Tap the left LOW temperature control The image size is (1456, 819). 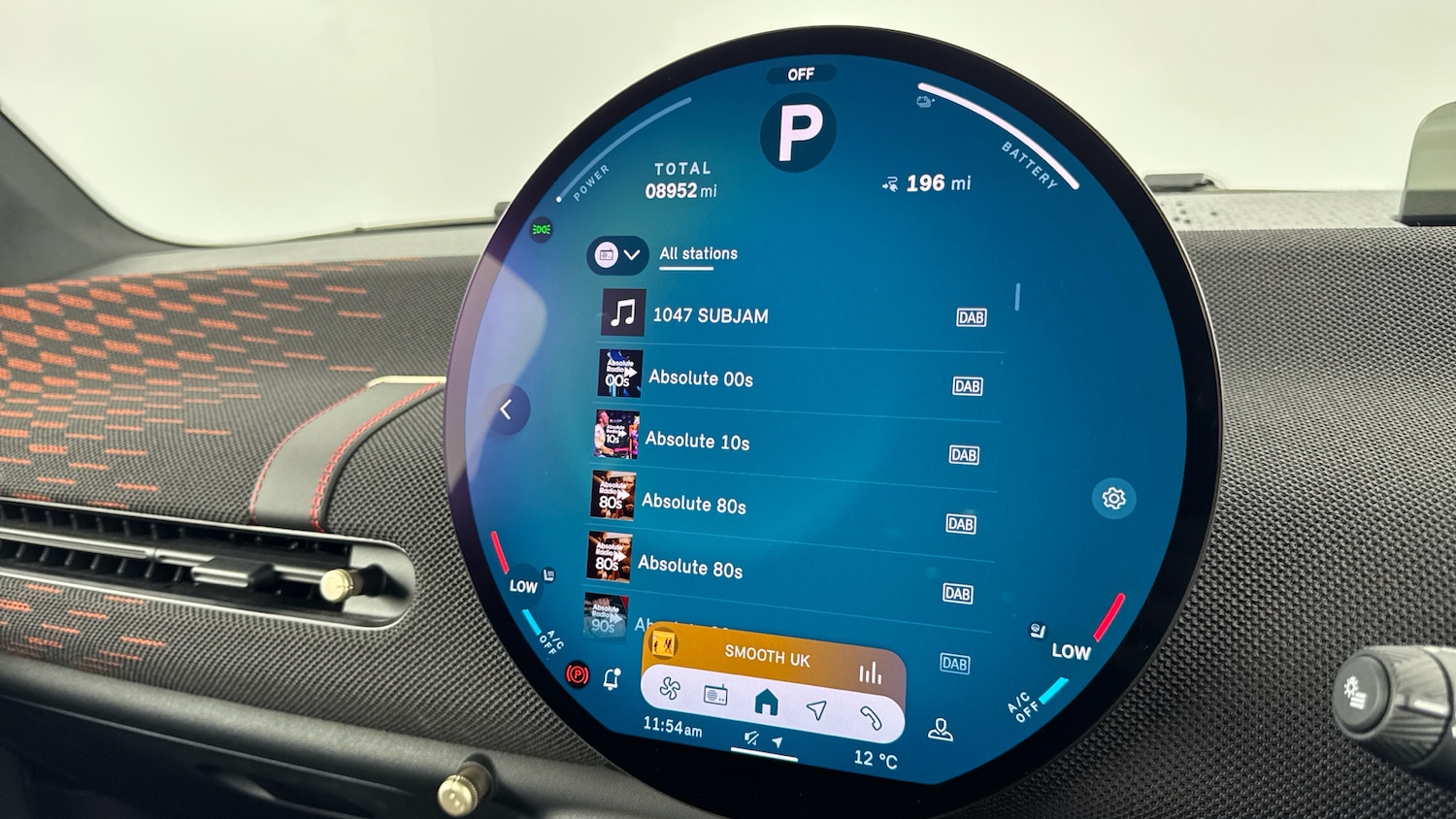tap(523, 585)
